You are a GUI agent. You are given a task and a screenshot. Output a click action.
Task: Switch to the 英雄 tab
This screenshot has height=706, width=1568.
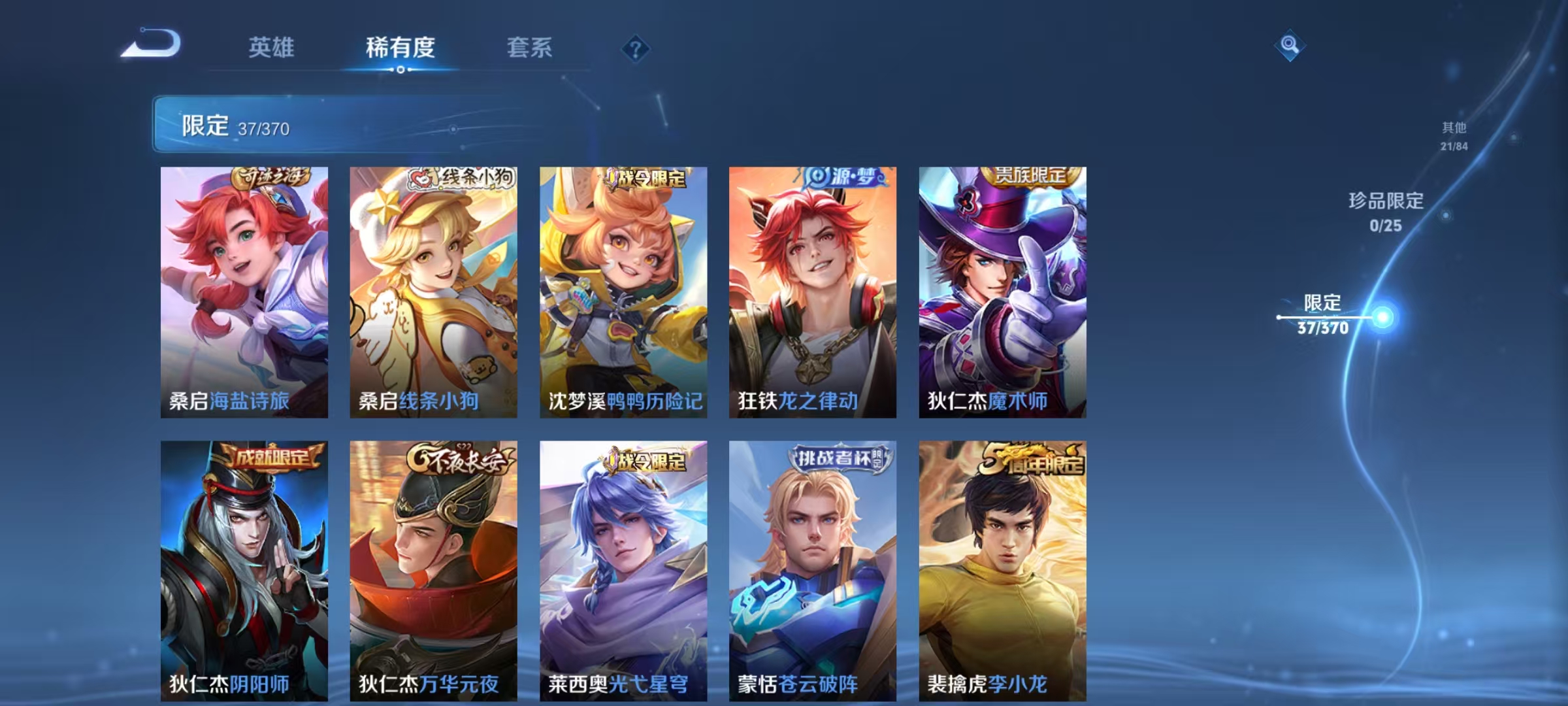pos(272,48)
